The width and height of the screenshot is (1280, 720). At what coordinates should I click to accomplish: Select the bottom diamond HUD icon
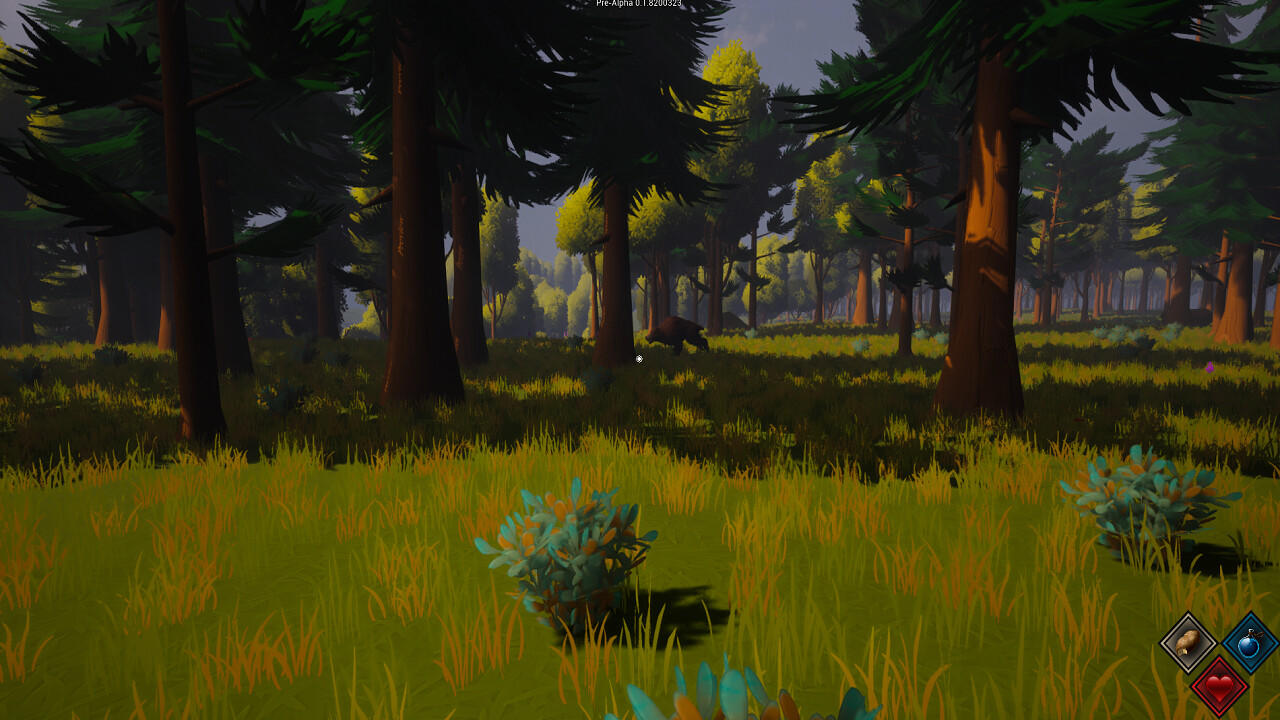click(1219, 686)
